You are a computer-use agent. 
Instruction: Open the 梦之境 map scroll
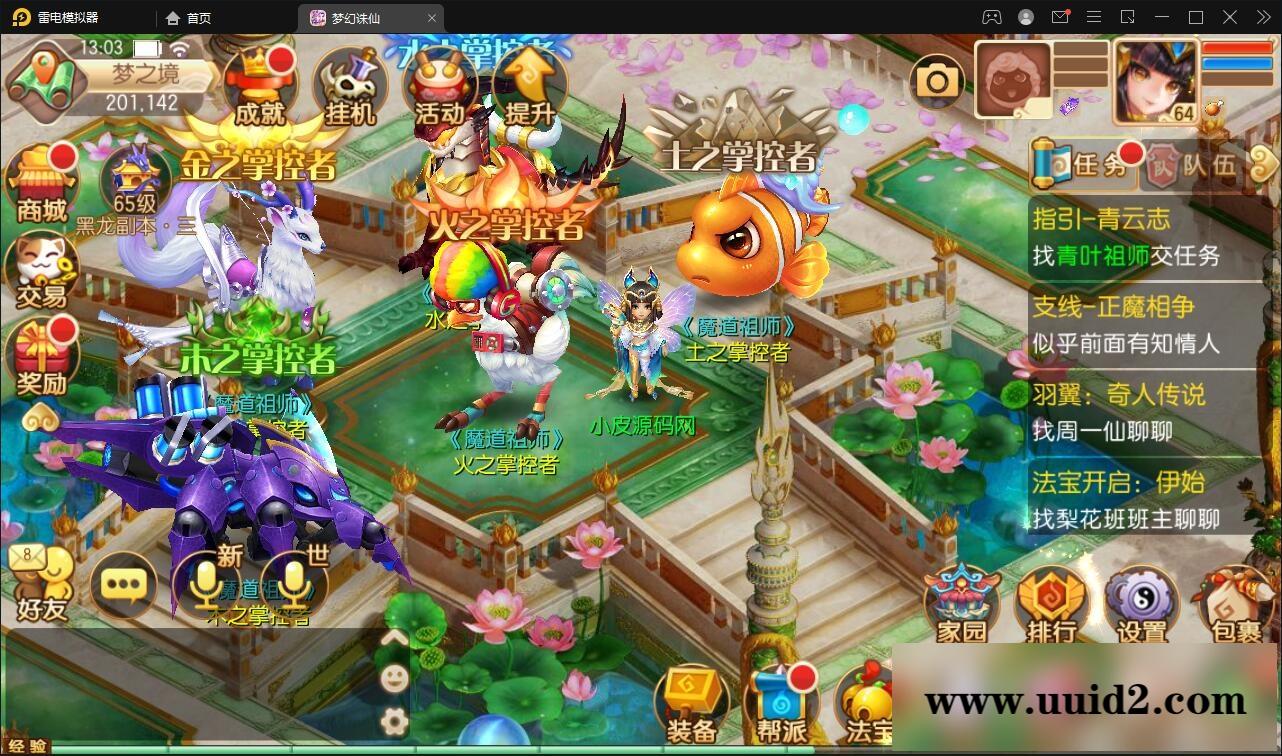43,78
